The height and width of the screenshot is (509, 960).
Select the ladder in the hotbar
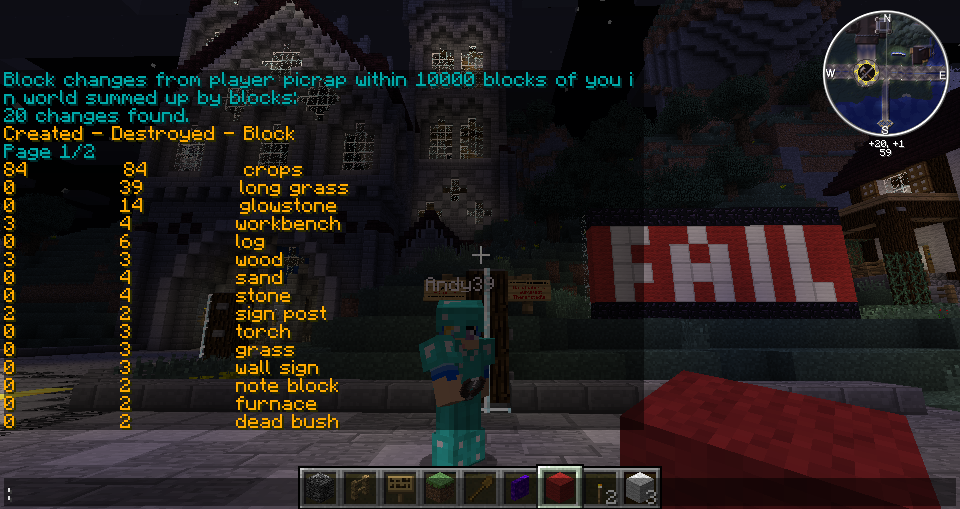pos(359,488)
